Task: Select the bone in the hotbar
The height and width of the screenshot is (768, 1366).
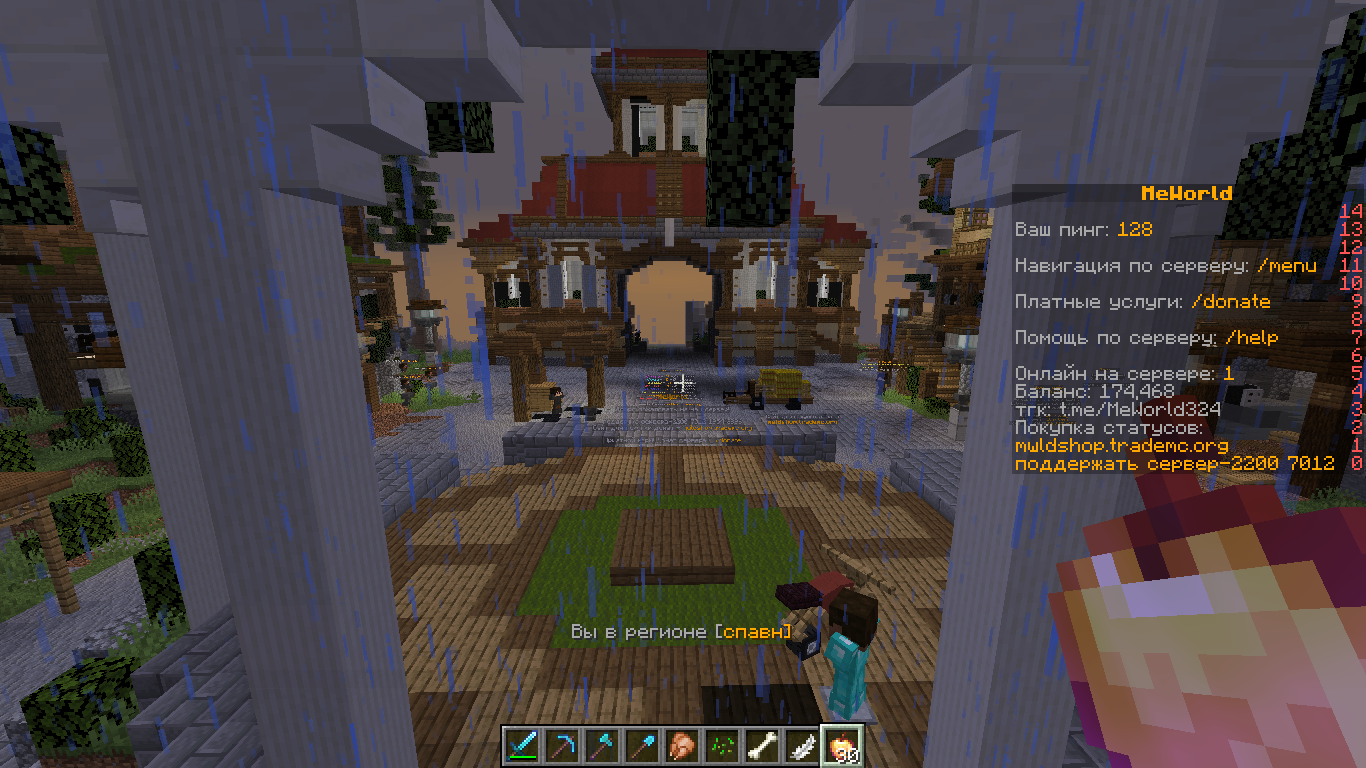Action: point(761,745)
